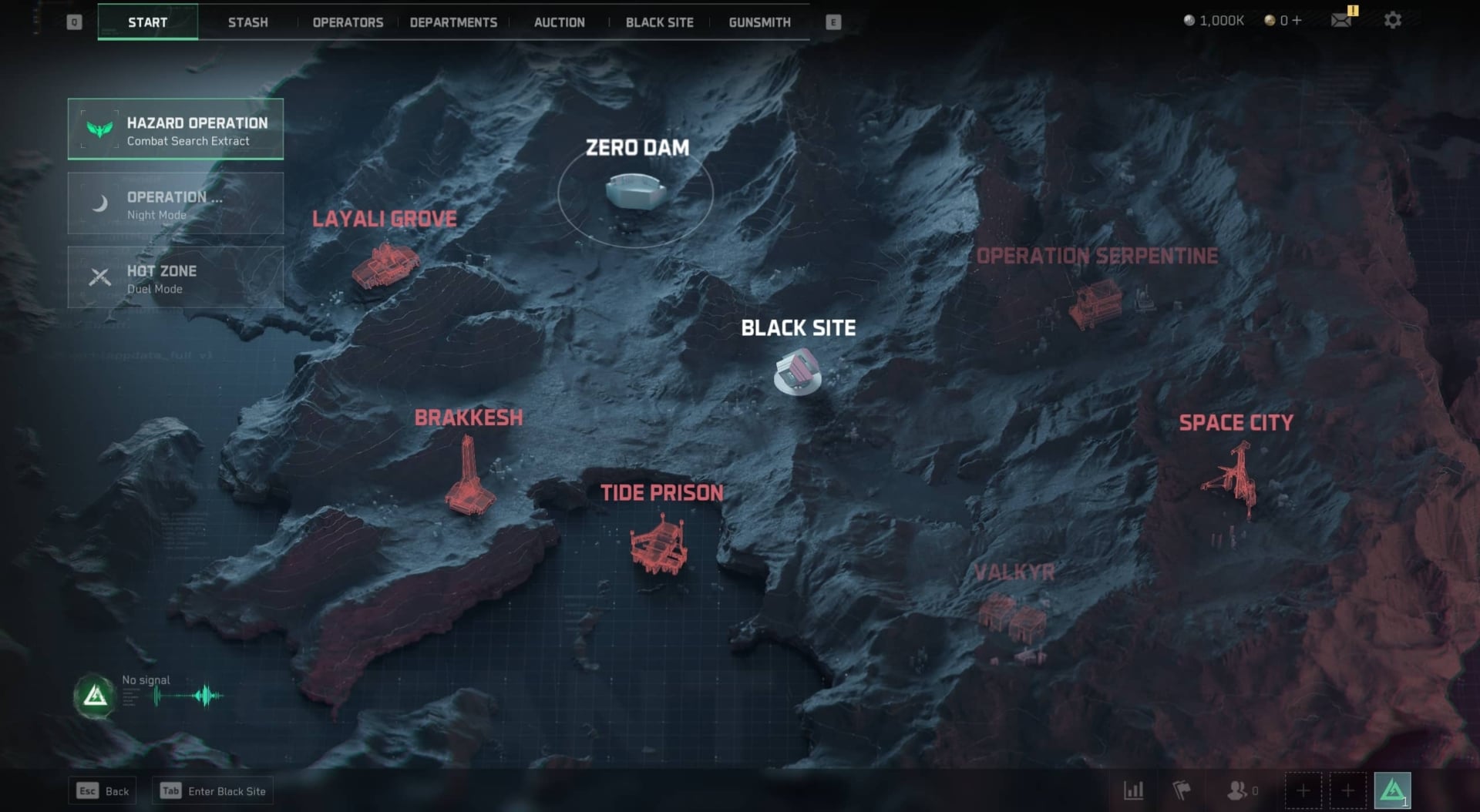Select the Space City map location
Viewport: 1480px width, 812px height.
click(1233, 478)
